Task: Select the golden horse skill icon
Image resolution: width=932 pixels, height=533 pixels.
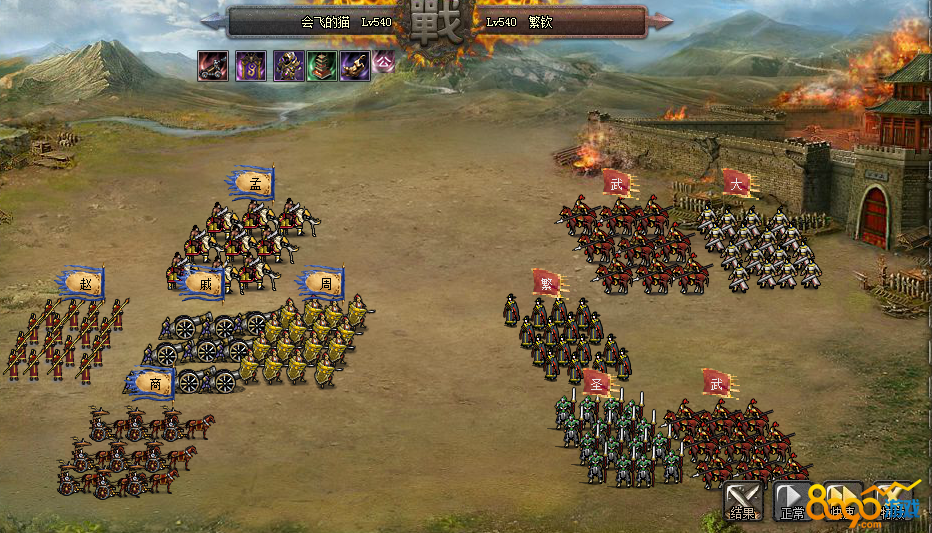Action: click(x=355, y=66)
